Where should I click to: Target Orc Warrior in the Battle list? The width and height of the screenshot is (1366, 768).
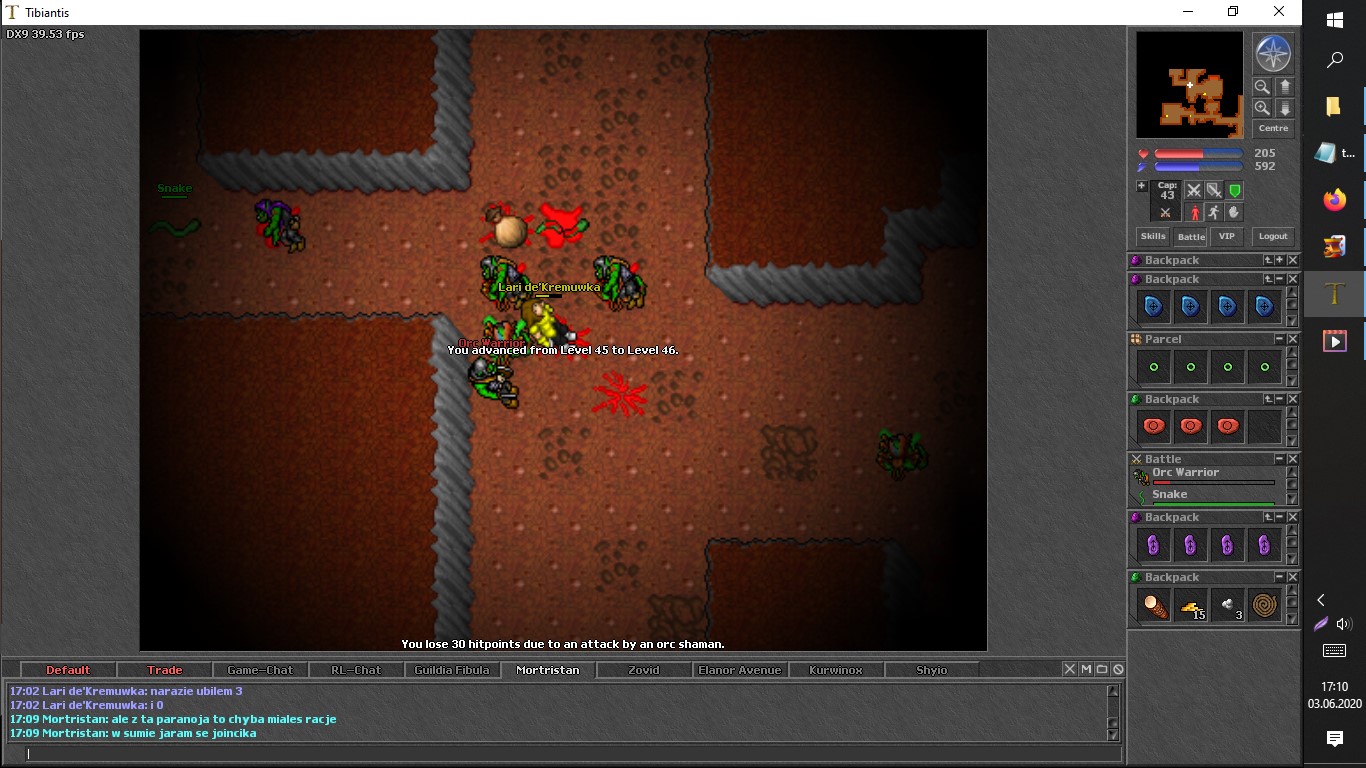coord(1185,473)
